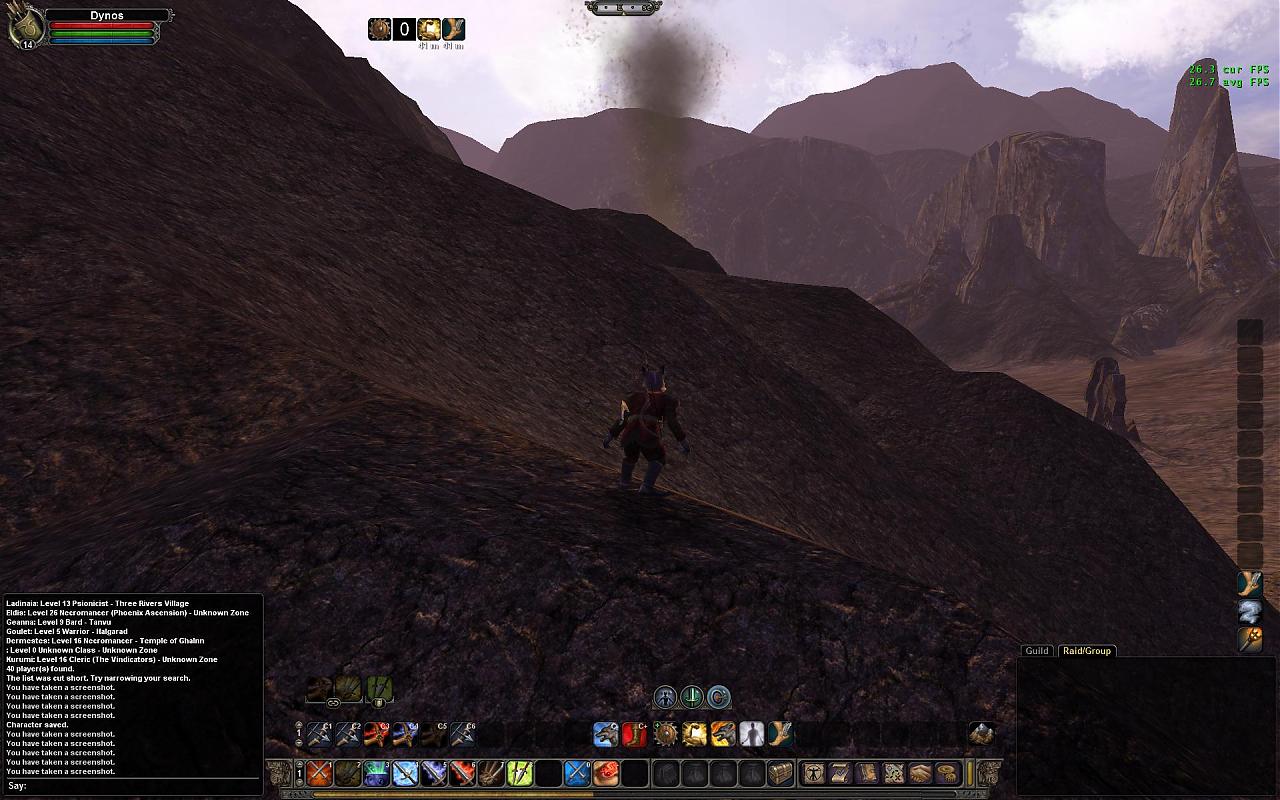Open the treasure chest inventory button
The width and height of the screenshot is (1280, 800).
(780, 773)
